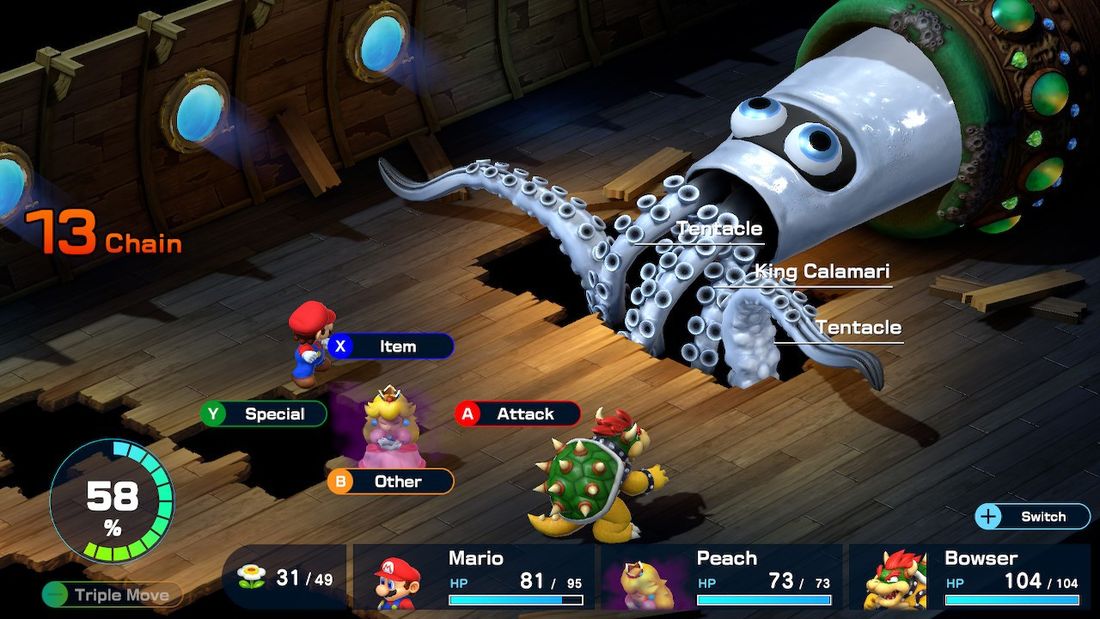The height and width of the screenshot is (619, 1100).
Task: Select Mario's party status panel
Action: (474, 577)
